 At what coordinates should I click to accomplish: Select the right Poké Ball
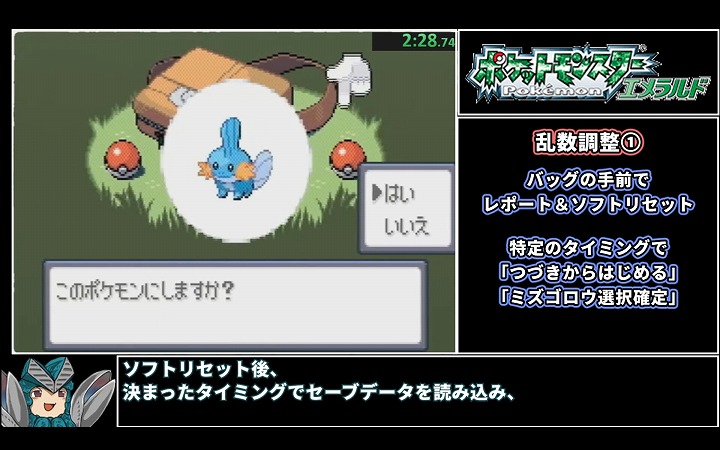(x=349, y=157)
